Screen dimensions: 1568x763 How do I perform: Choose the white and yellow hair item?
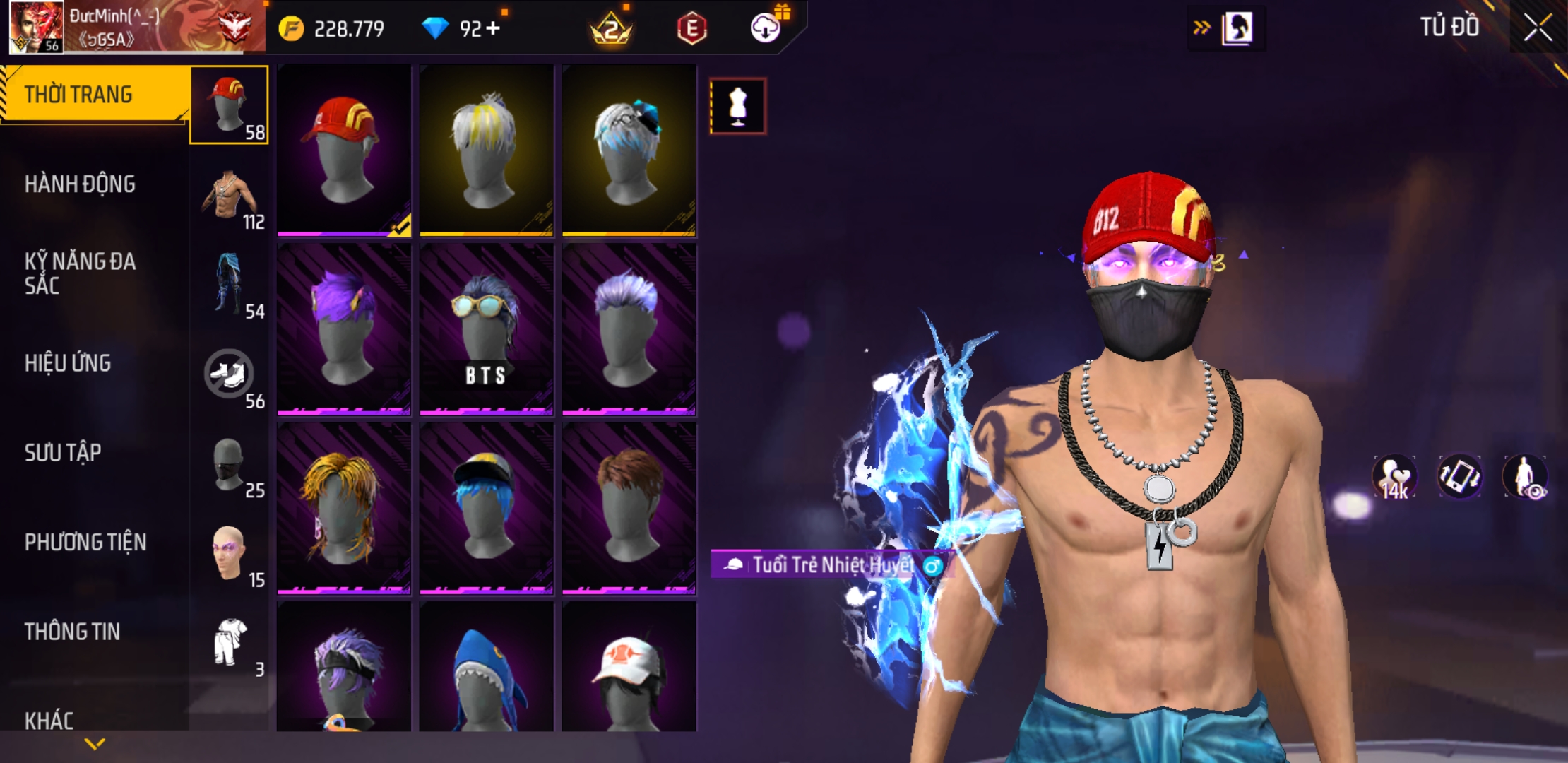(x=487, y=150)
